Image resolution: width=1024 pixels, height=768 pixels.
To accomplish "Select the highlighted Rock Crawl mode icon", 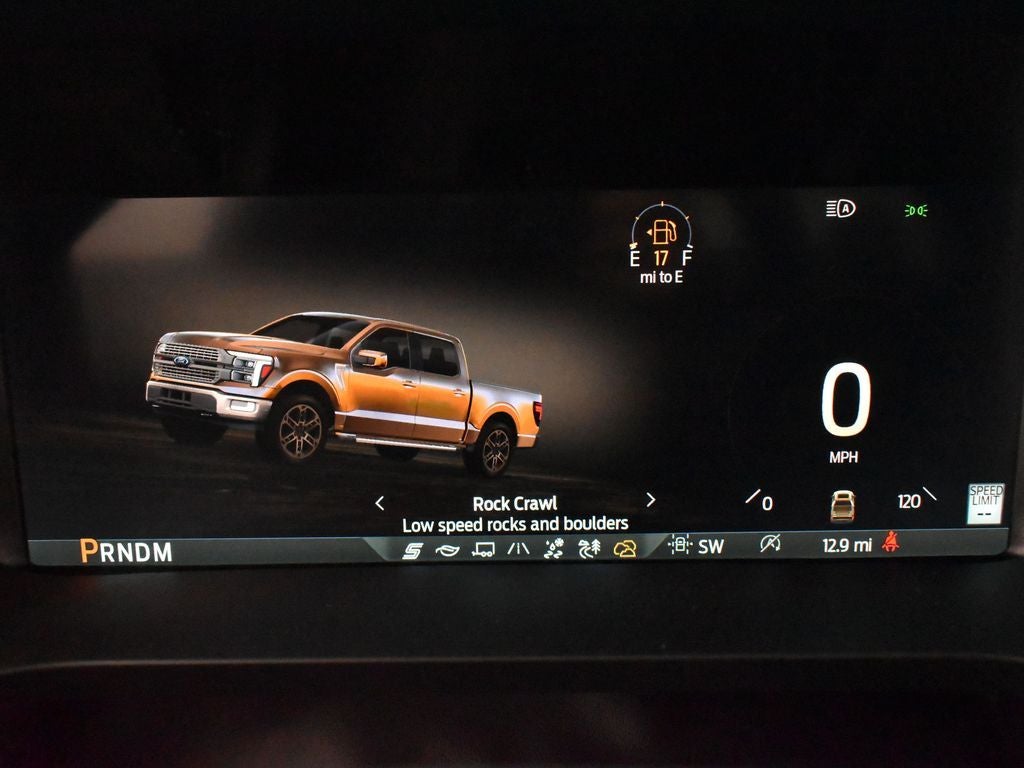I will point(625,548).
